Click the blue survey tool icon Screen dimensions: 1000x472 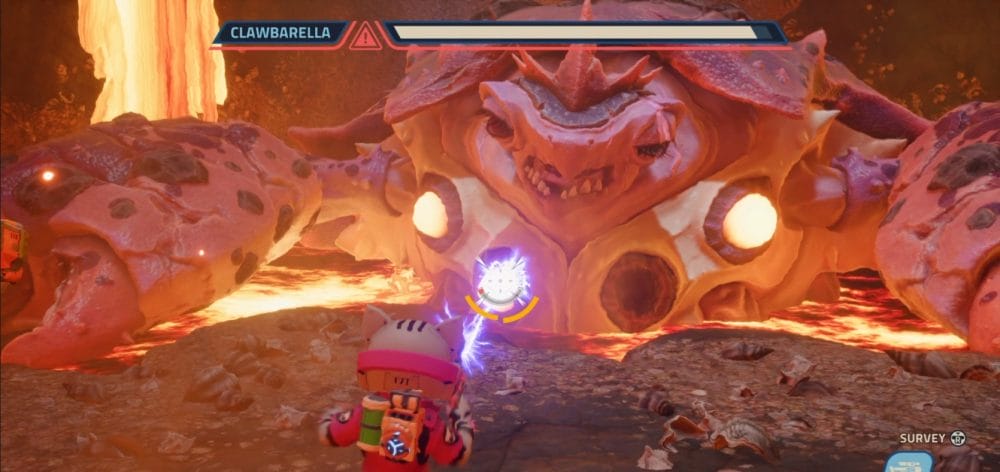click(x=909, y=462)
